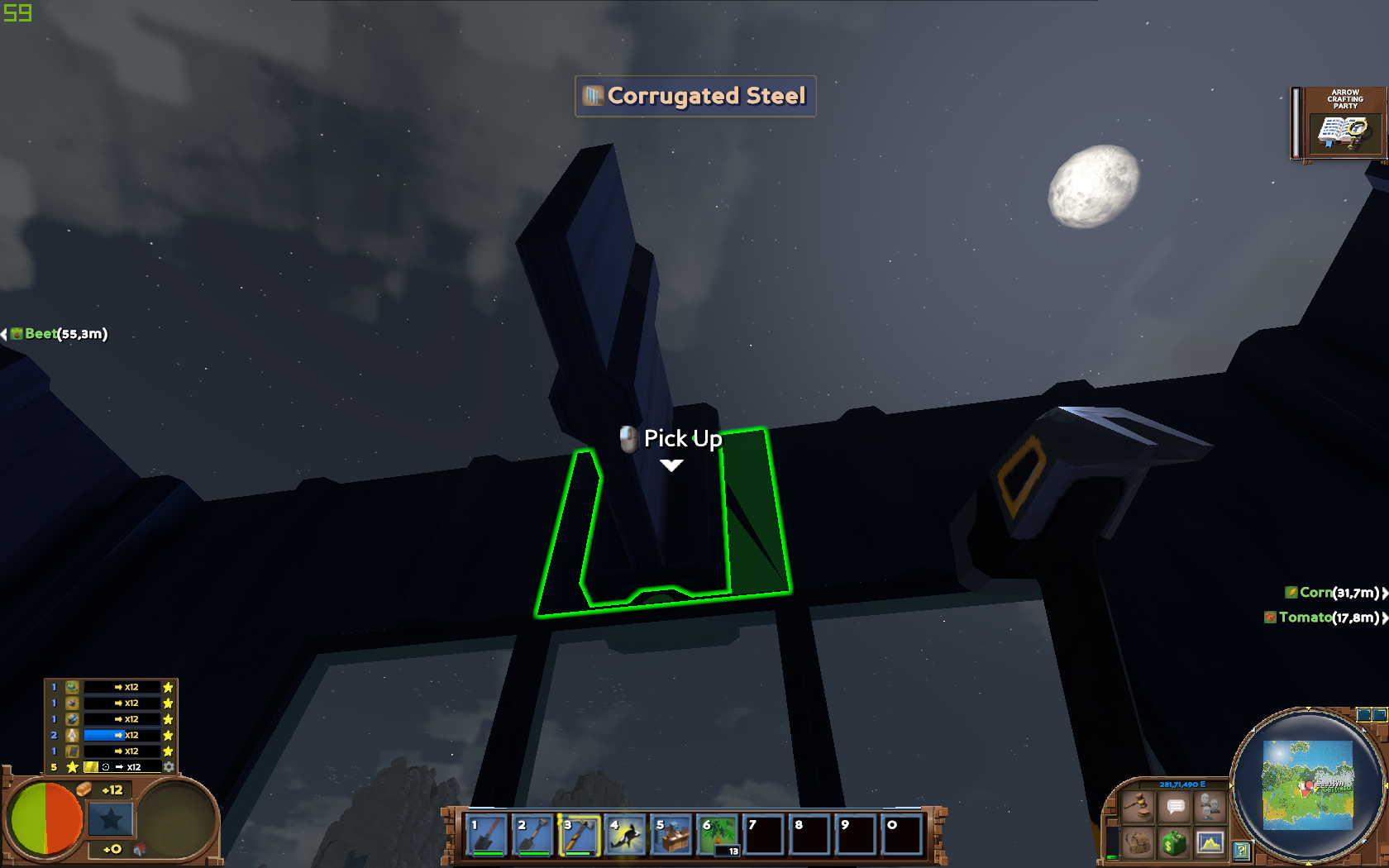Open the Help book icon near the minimap
The width and height of the screenshot is (1389, 868).
click(1242, 851)
